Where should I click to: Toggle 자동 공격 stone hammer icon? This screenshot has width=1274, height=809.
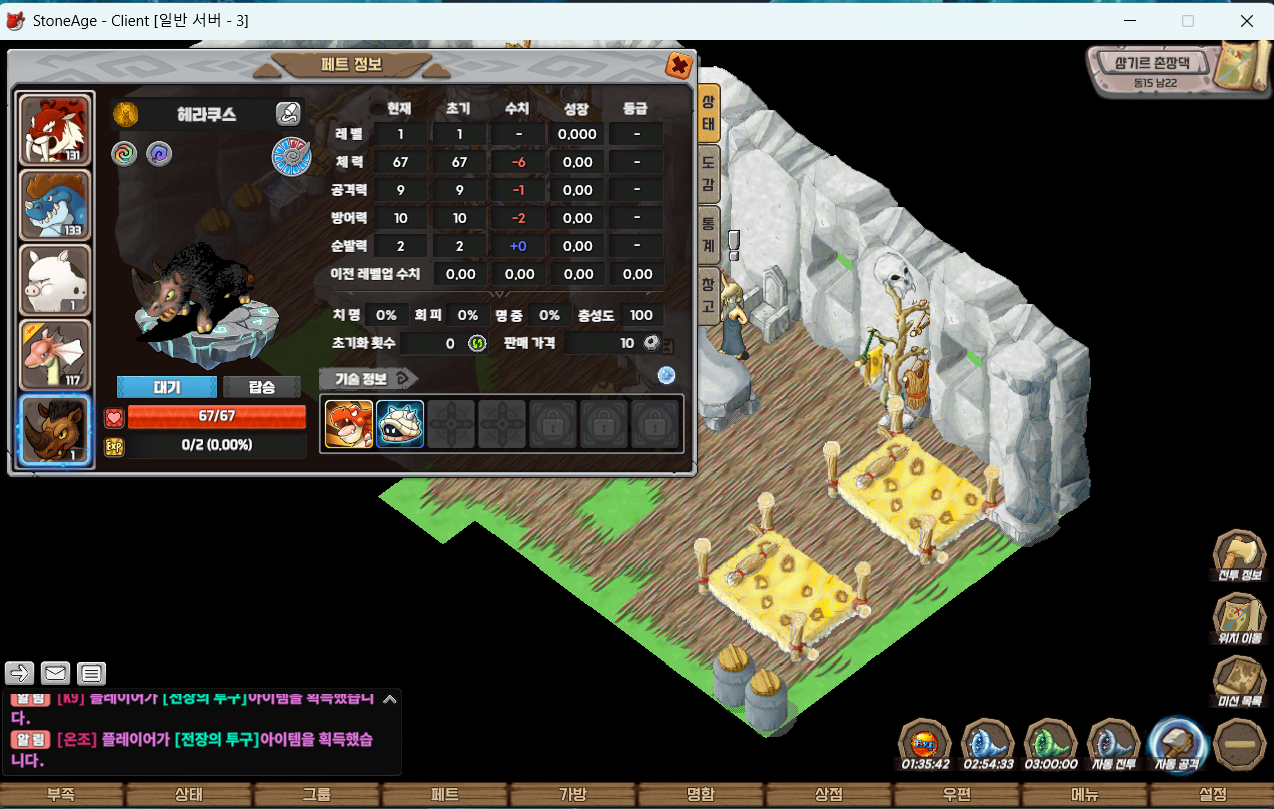click(x=1177, y=744)
